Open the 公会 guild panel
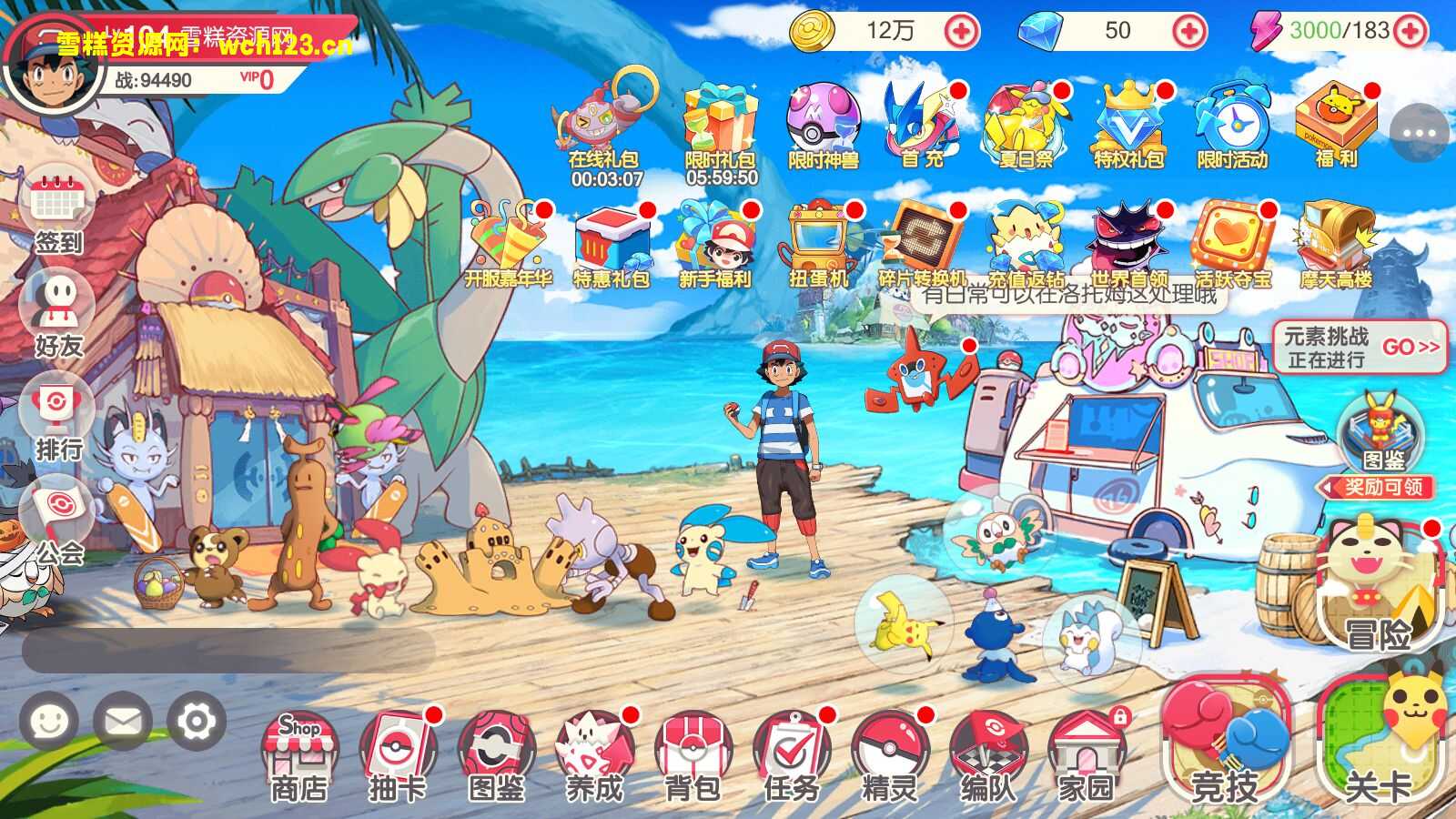This screenshot has width=1456, height=819. pos(58,521)
